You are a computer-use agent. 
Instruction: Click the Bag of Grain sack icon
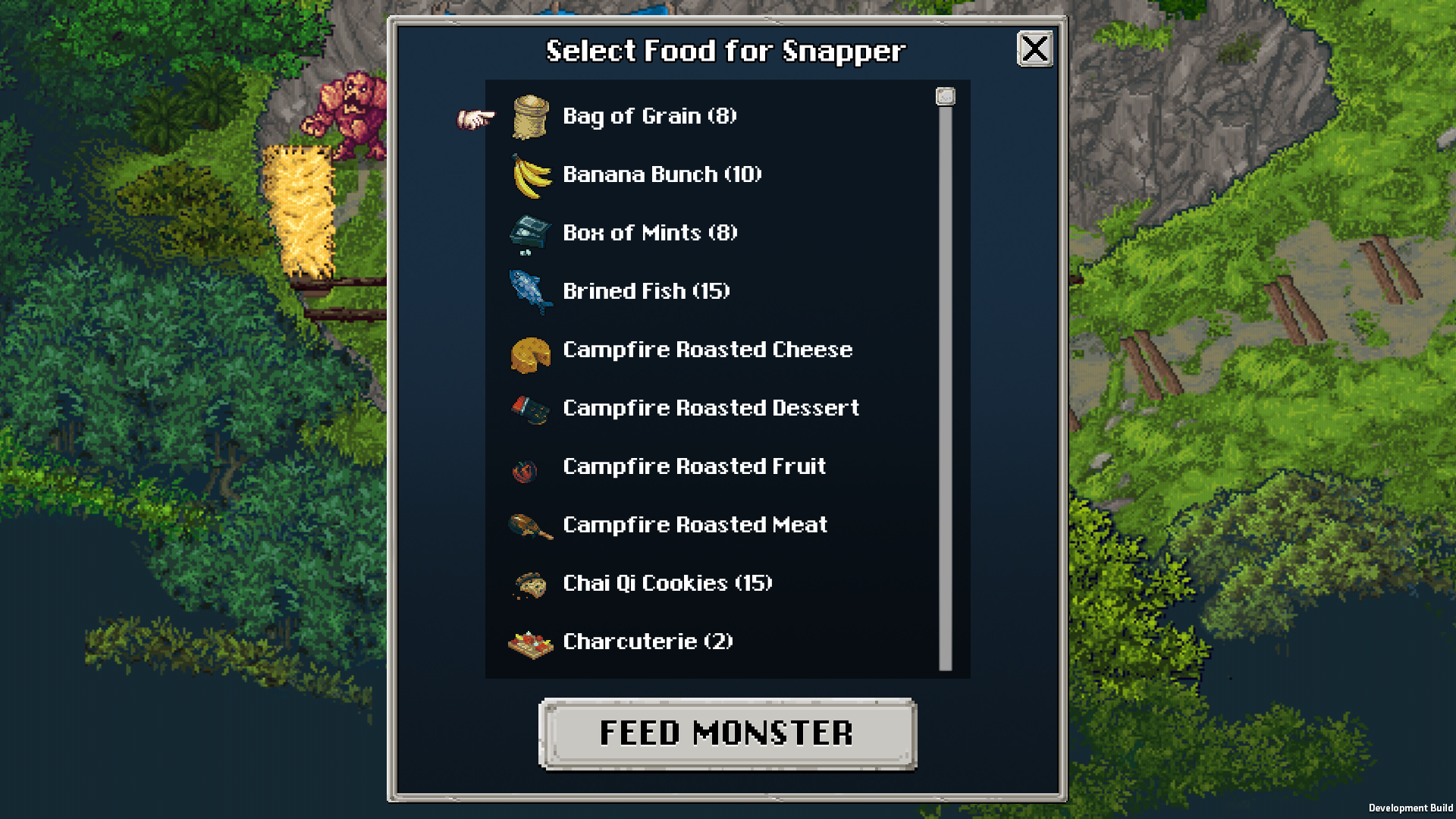pos(529,118)
